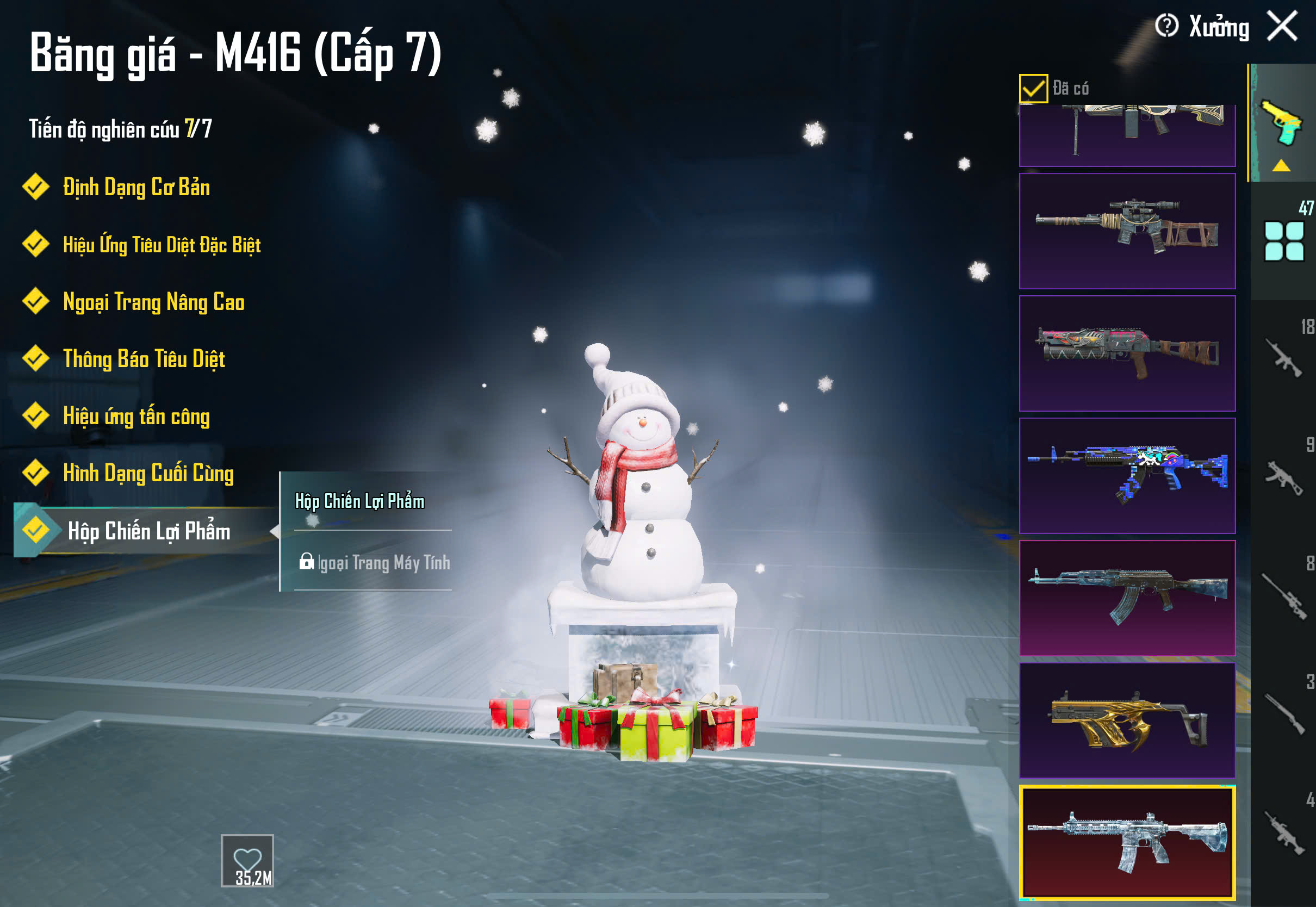Select the highlighted "Hộp Chiến Lợi Phẩm" level entry

click(148, 531)
